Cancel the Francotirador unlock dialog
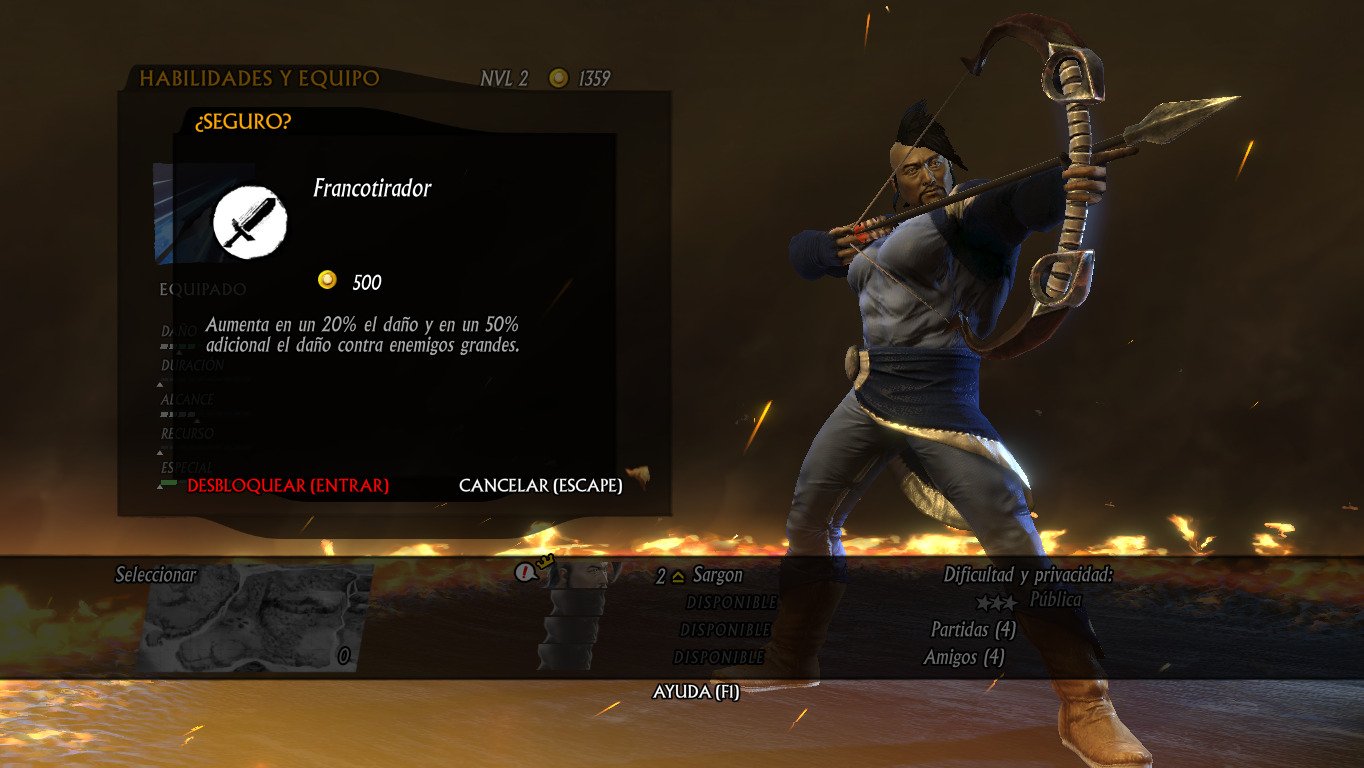Image resolution: width=1364 pixels, height=768 pixels. tap(540, 486)
